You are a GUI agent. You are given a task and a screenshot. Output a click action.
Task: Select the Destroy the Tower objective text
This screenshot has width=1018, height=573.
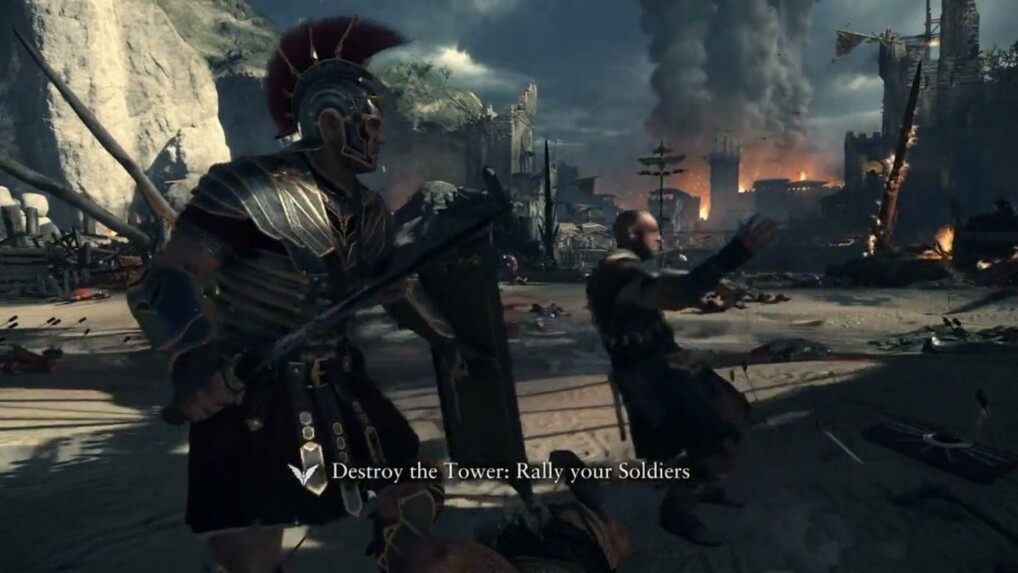click(x=510, y=470)
